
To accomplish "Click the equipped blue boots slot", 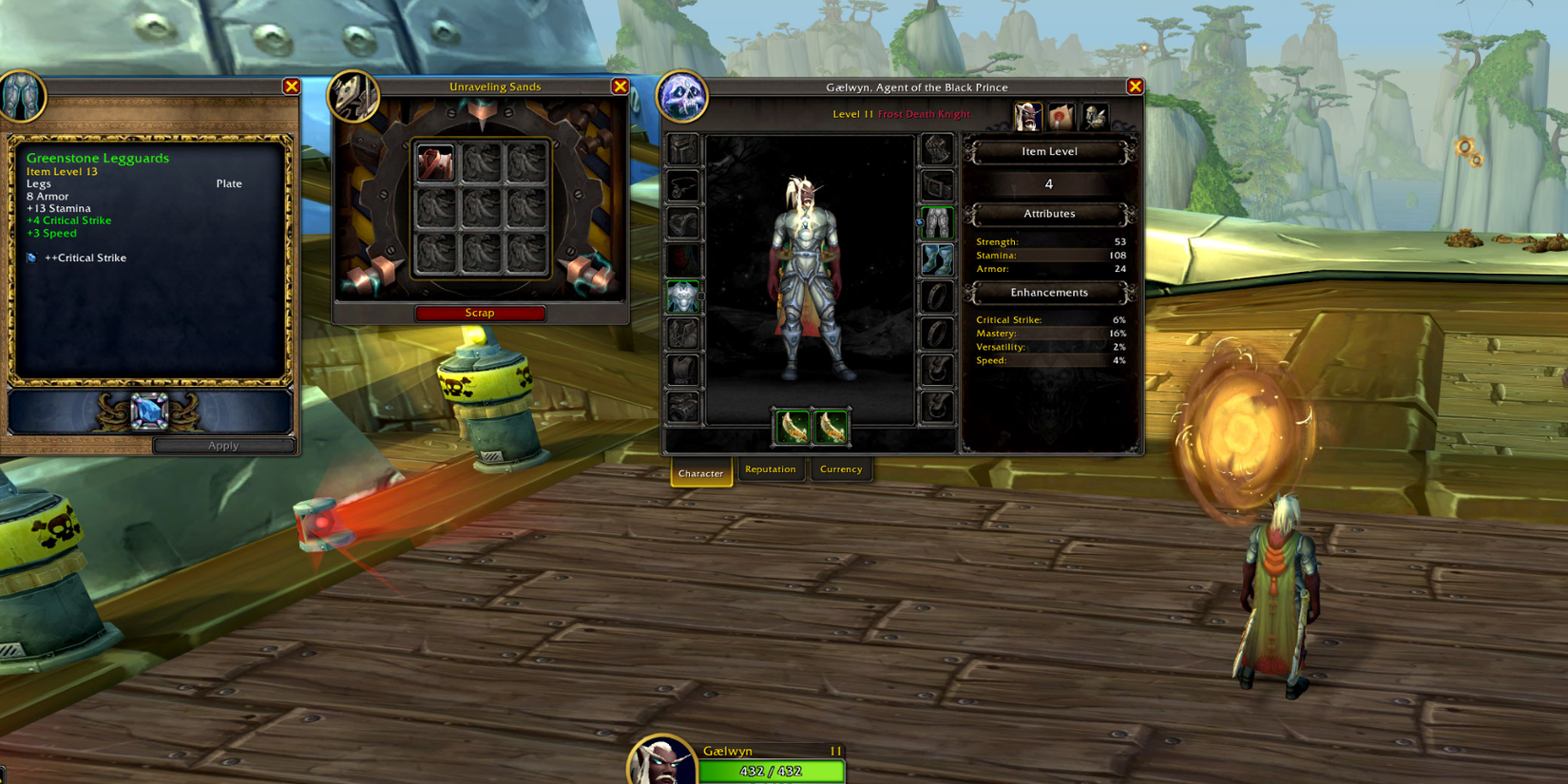I will click(x=936, y=260).
